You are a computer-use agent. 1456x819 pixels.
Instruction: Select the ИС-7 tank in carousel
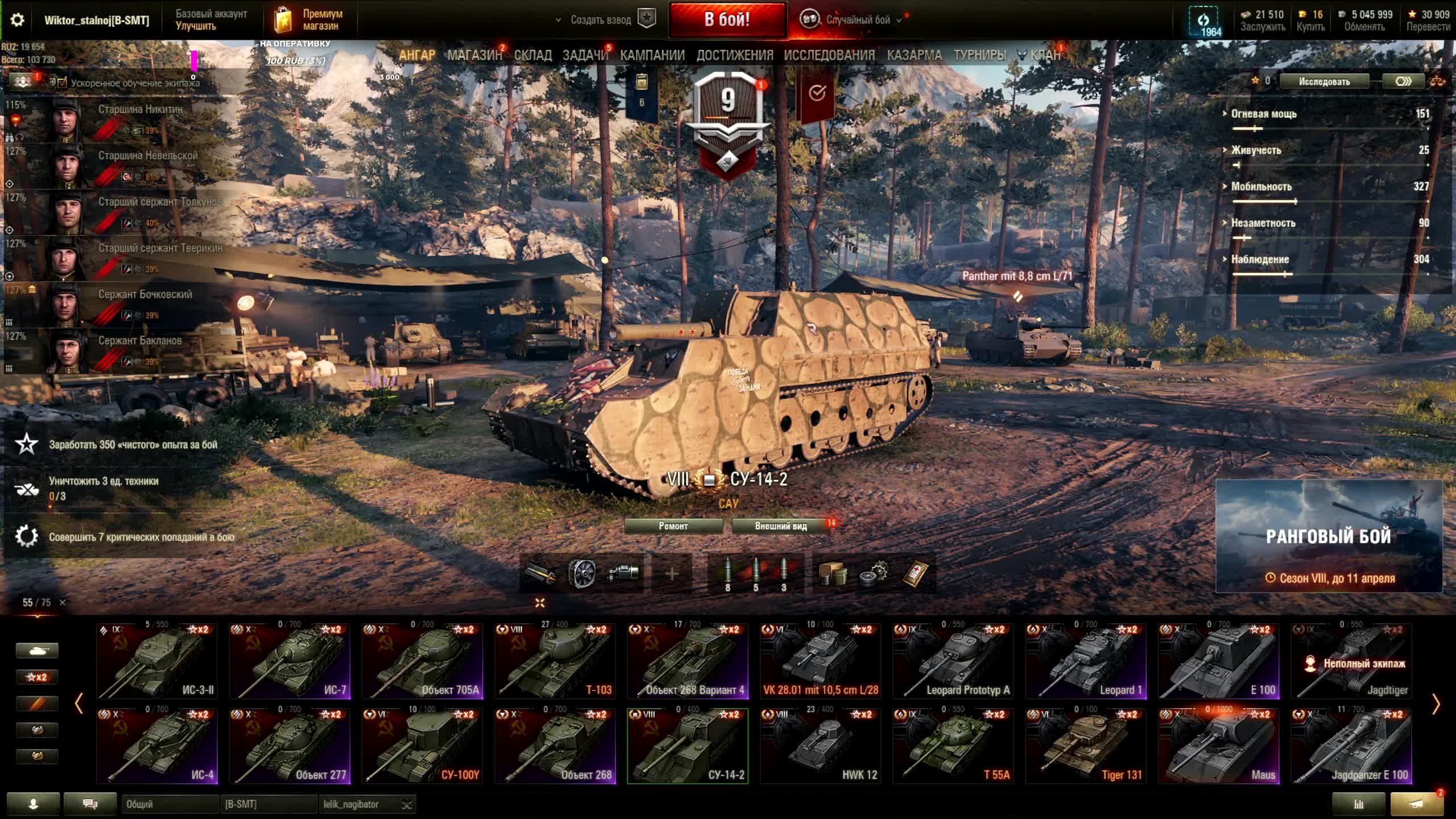(x=289, y=661)
